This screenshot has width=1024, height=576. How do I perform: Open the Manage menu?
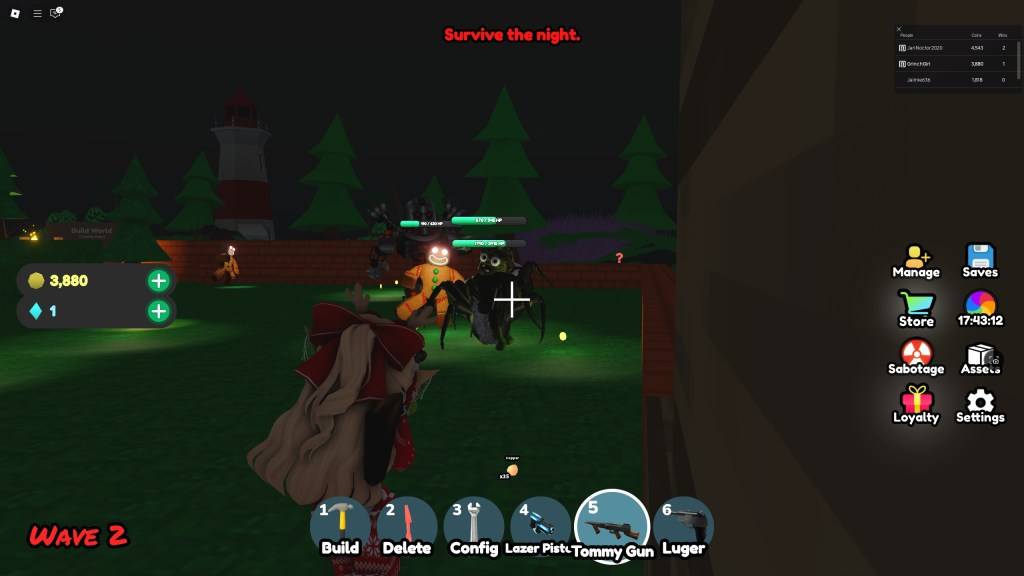[916, 261]
